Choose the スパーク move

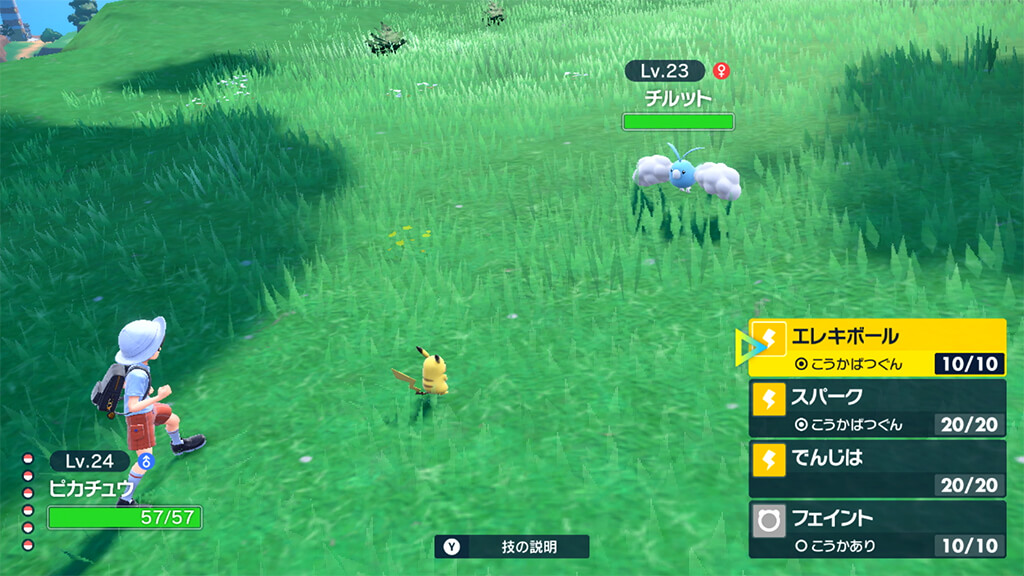(x=877, y=408)
